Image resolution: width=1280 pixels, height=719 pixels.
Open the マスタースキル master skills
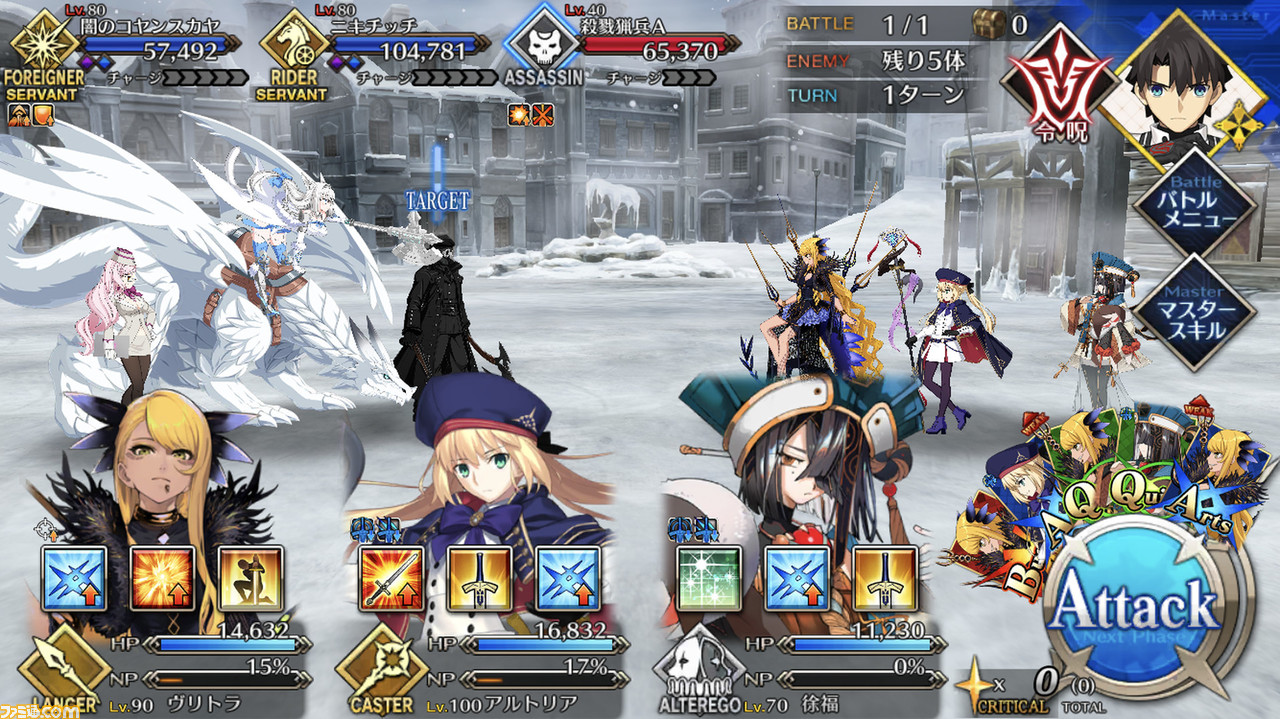pyautogui.click(x=1195, y=312)
